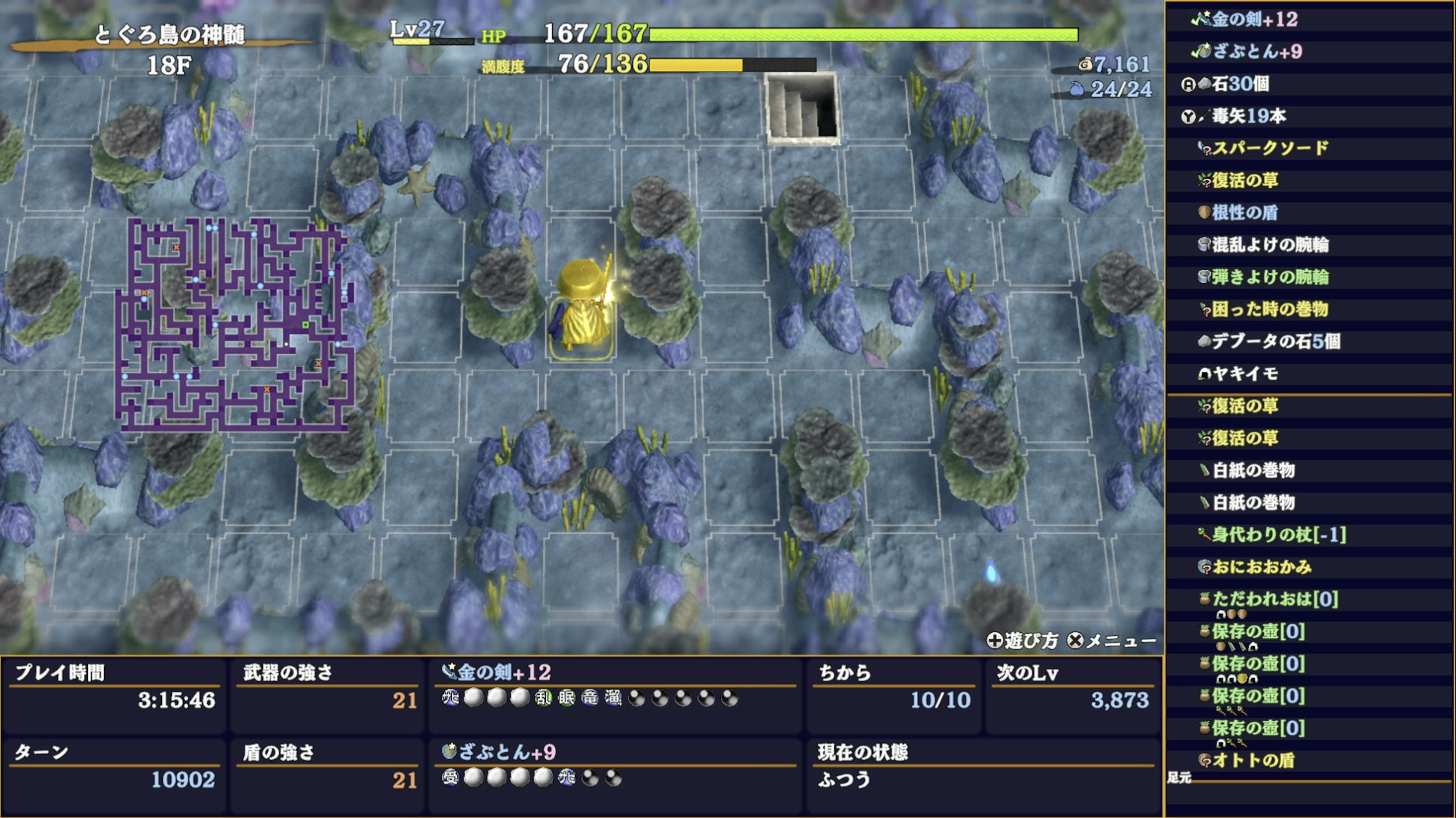Select the 復活の草 below the divider line

[1204, 407]
